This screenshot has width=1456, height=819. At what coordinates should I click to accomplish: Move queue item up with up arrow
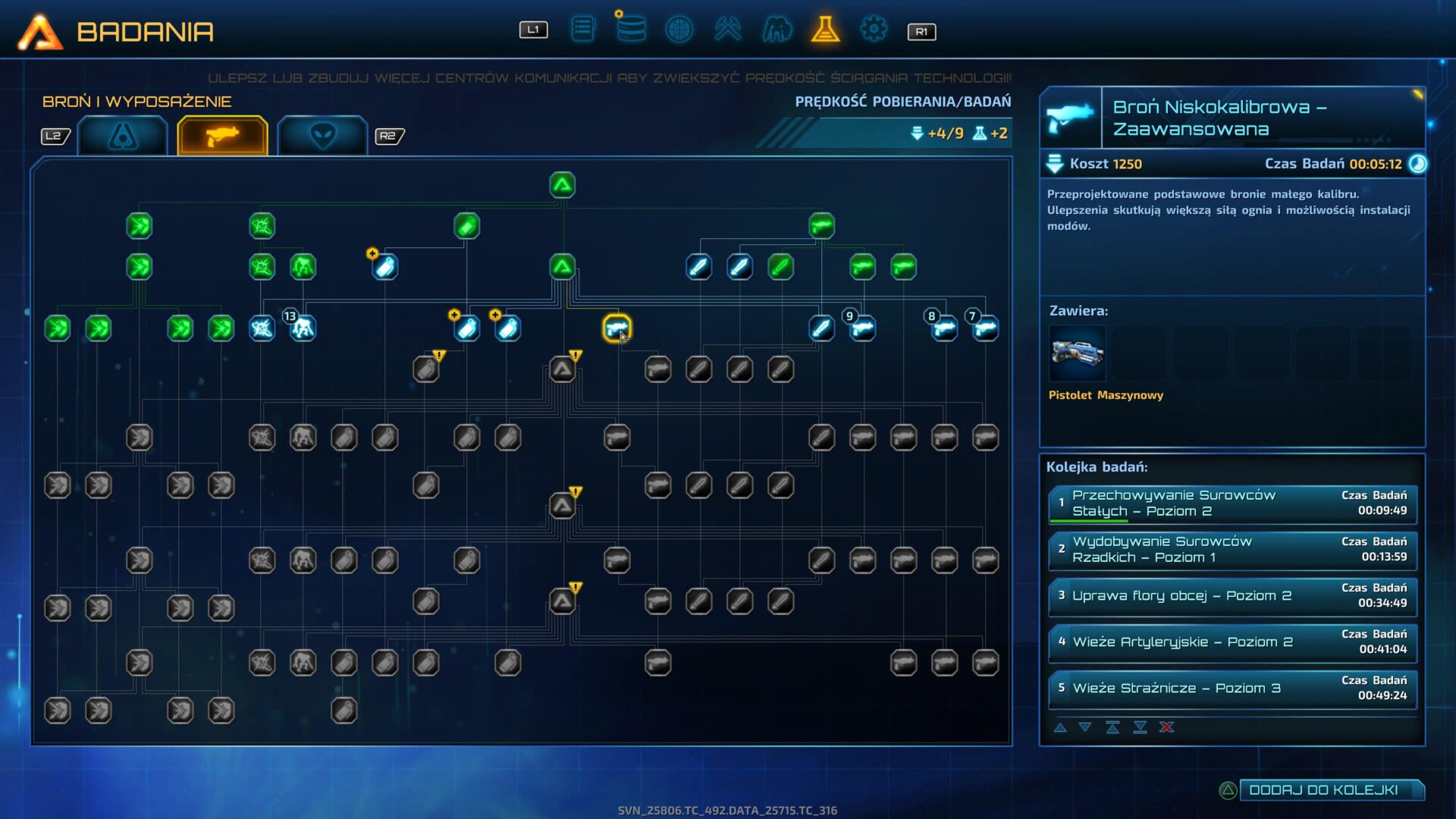point(1060,727)
